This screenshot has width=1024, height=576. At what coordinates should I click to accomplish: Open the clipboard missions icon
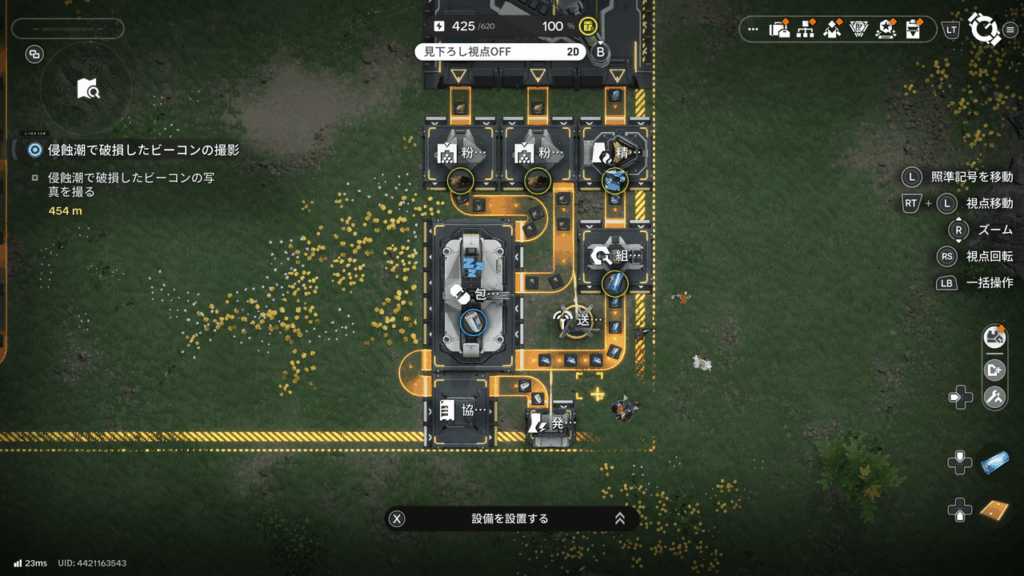912,29
